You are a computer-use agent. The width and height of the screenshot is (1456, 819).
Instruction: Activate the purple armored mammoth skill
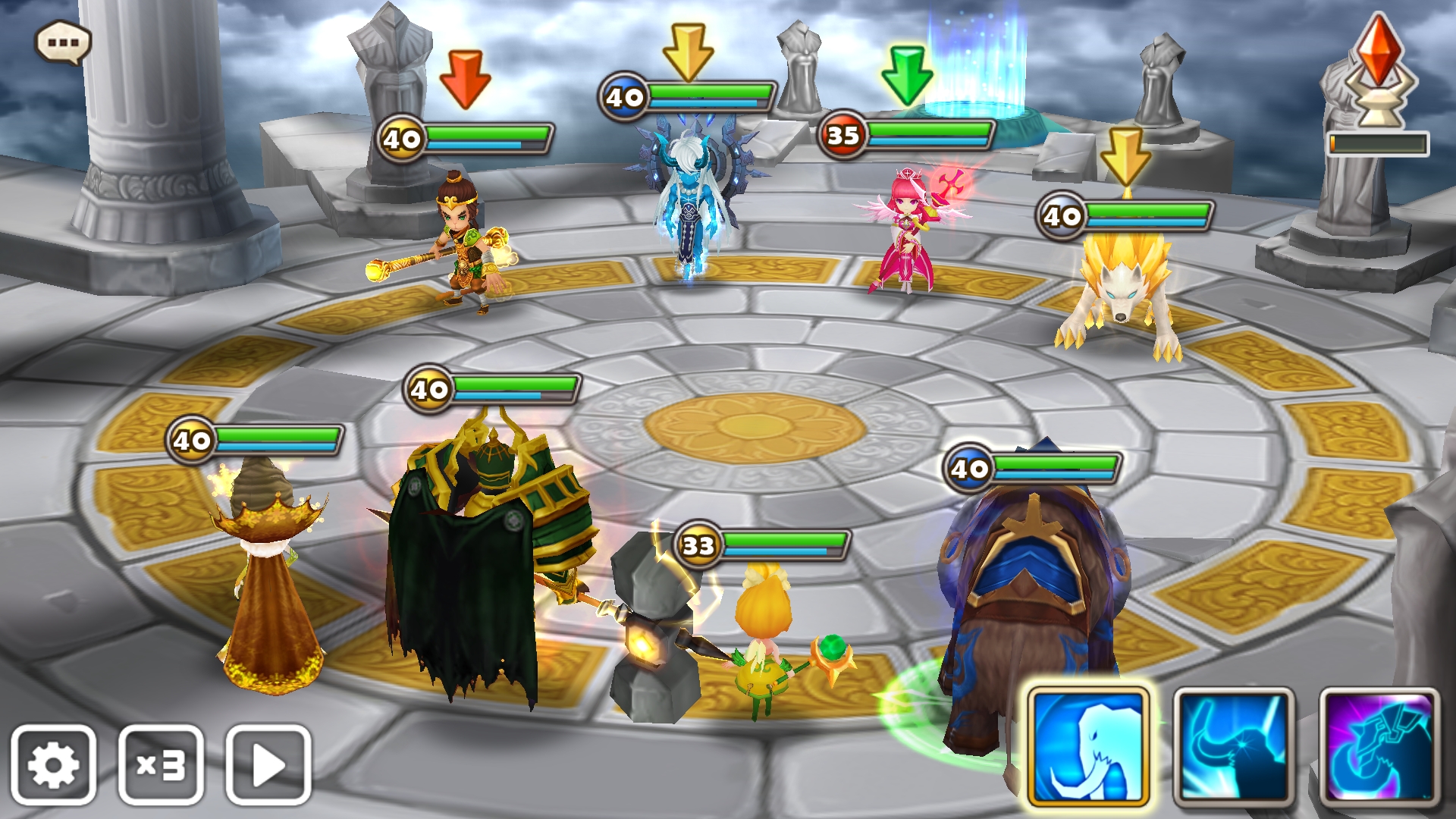(x=1379, y=746)
